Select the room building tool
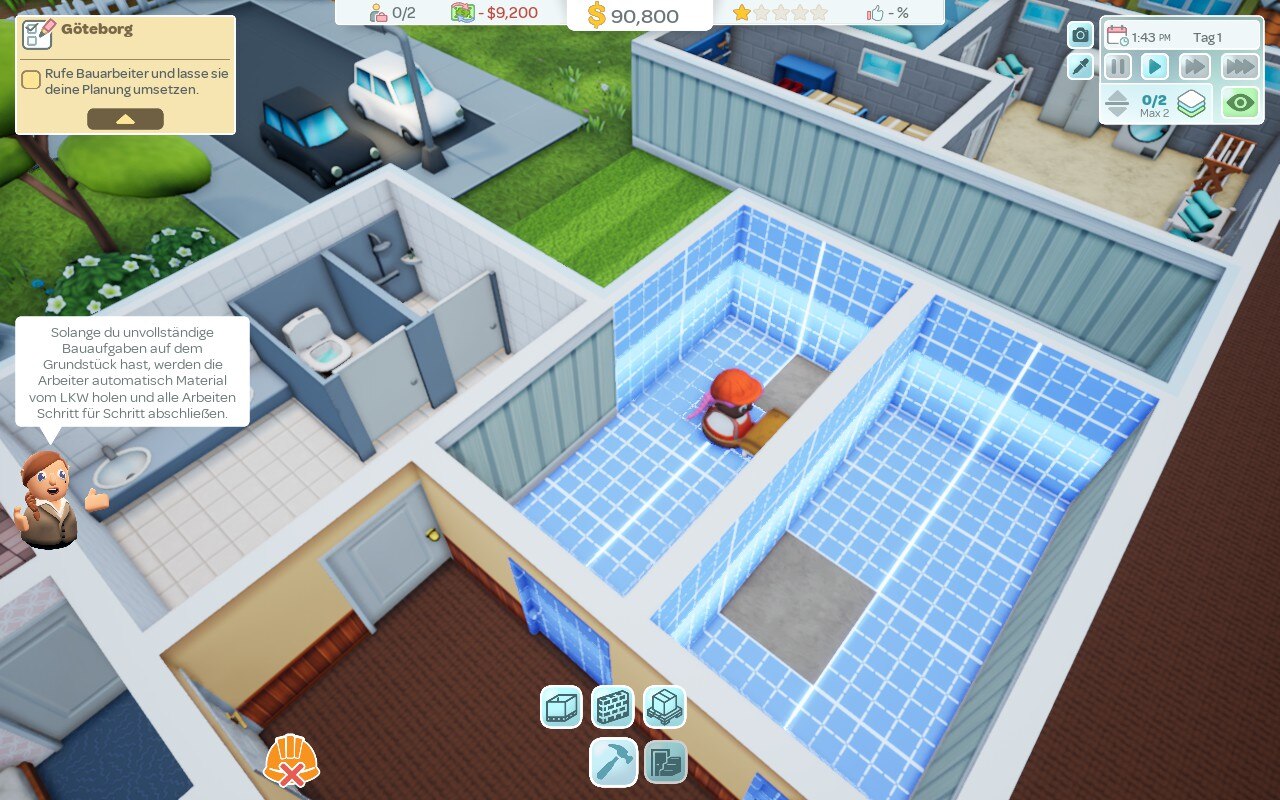Image resolution: width=1280 pixels, height=800 pixels. point(561,707)
